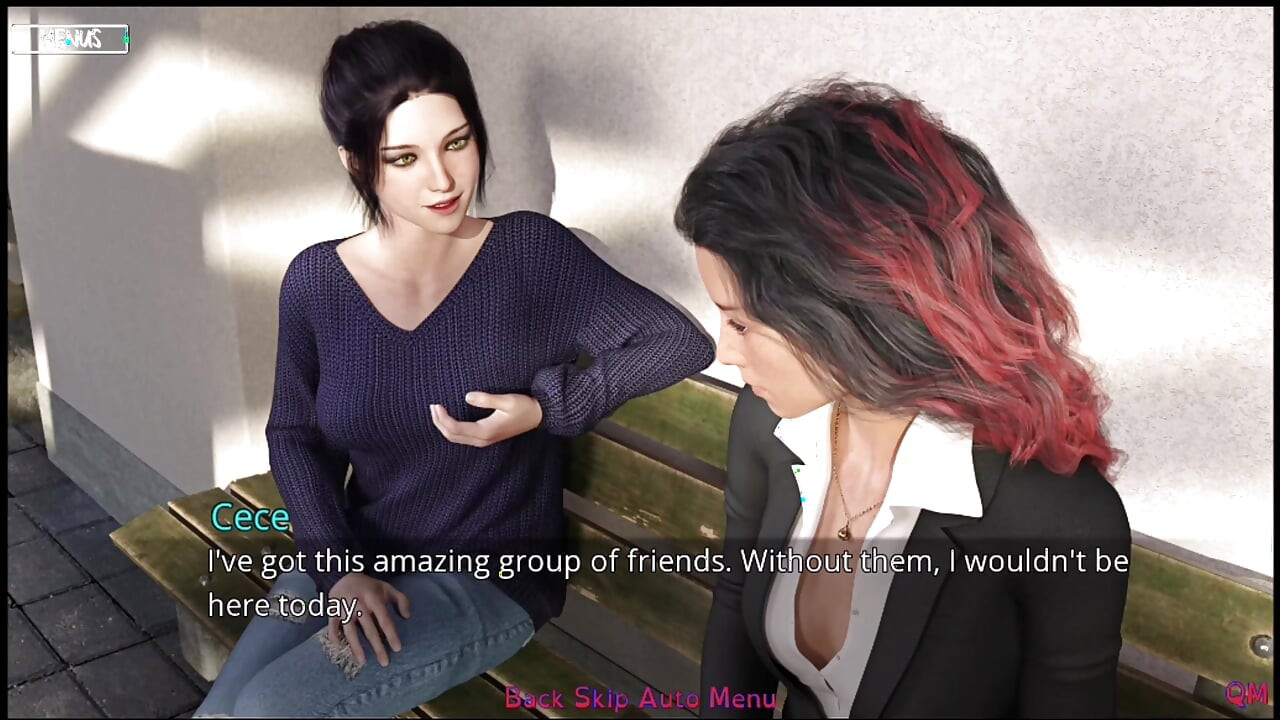
Task: Click the teal dot inside the MENUS button
Action: 67,42
